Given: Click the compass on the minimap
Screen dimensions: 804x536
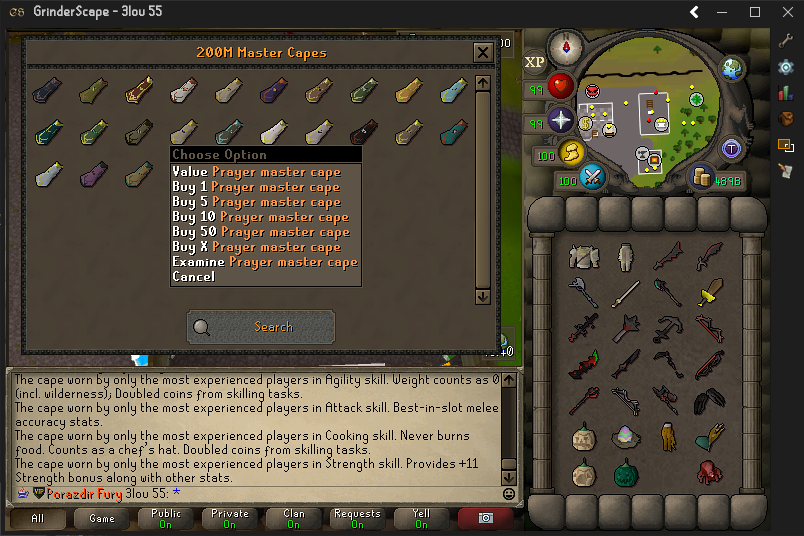Looking at the screenshot, I should tap(571, 47).
